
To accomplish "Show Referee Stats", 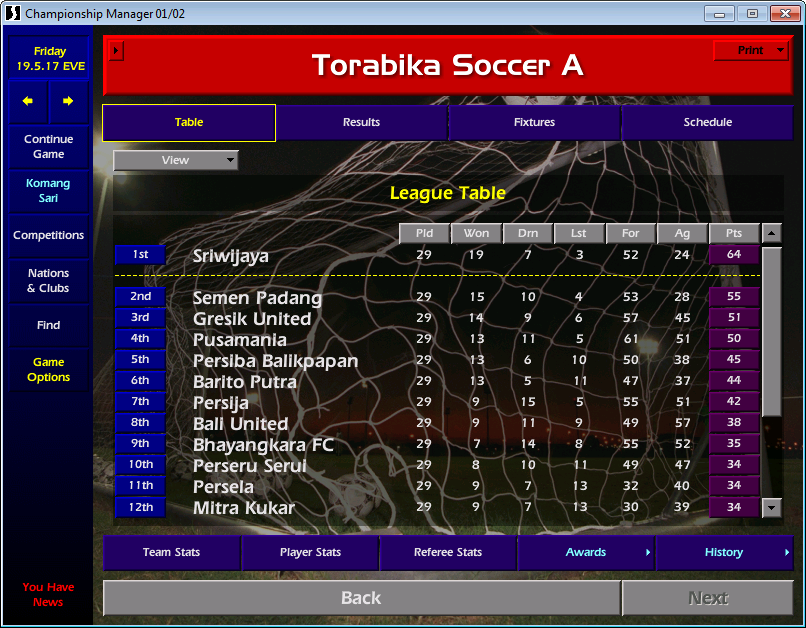I will (x=448, y=553).
